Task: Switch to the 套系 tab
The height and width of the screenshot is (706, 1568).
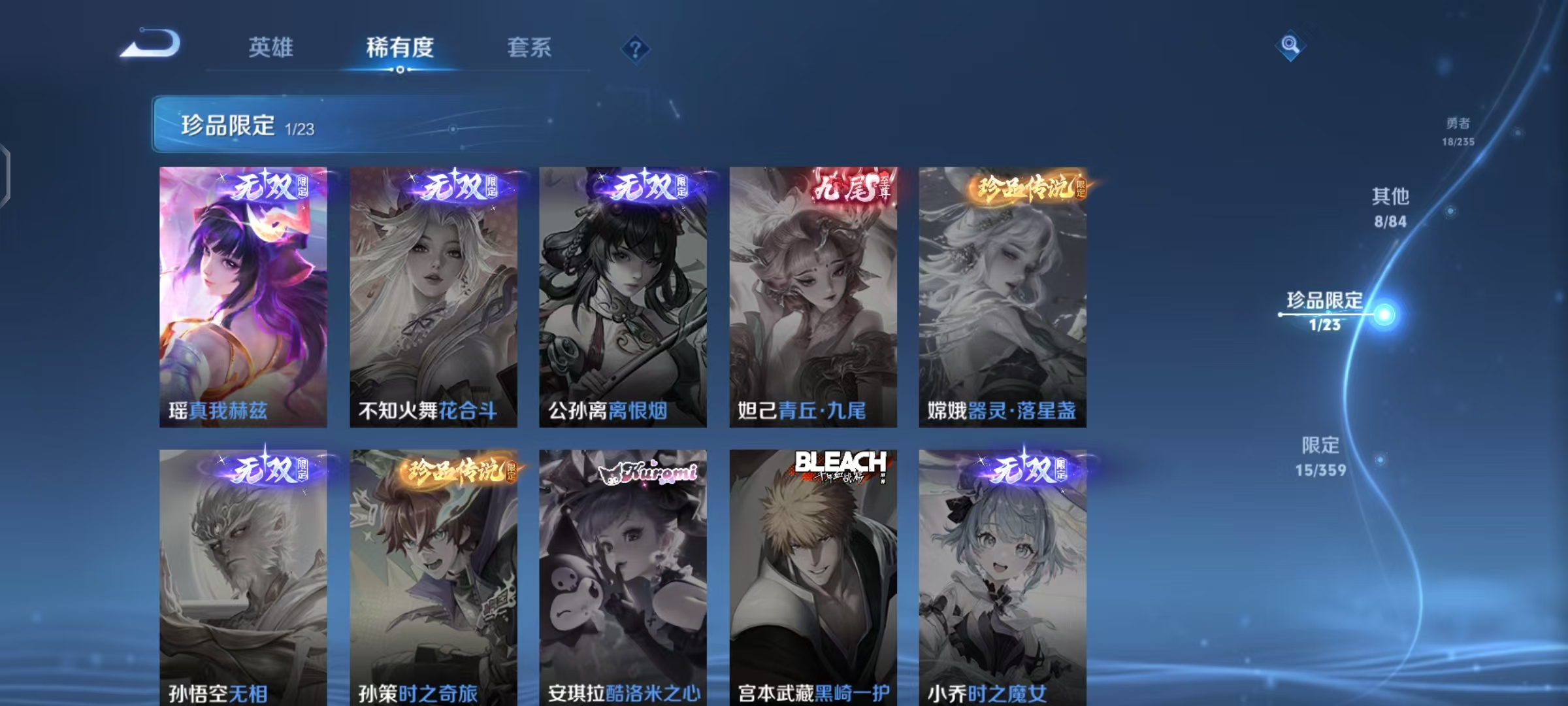Action: pos(529,48)
